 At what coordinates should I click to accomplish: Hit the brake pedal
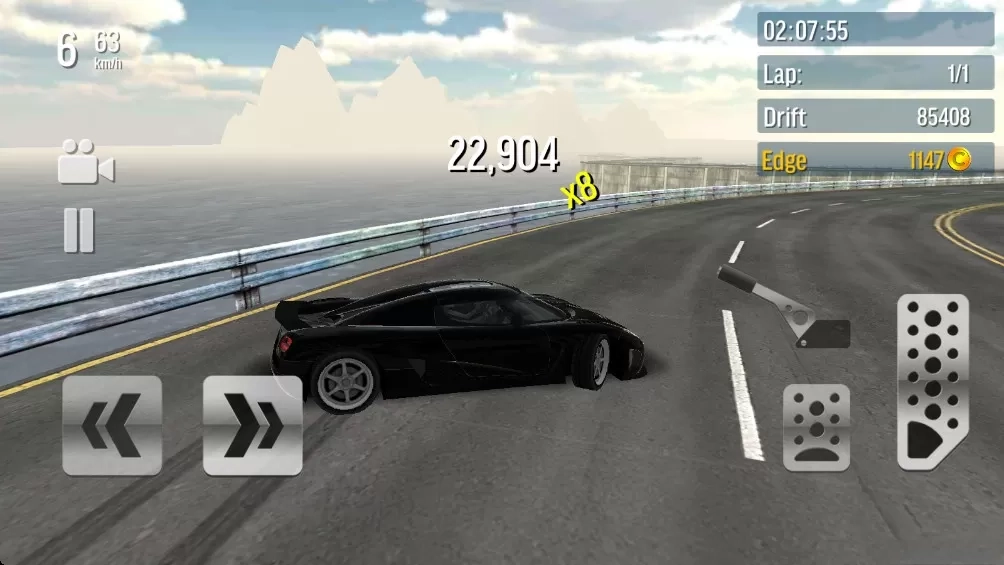[x=816, y=427]
